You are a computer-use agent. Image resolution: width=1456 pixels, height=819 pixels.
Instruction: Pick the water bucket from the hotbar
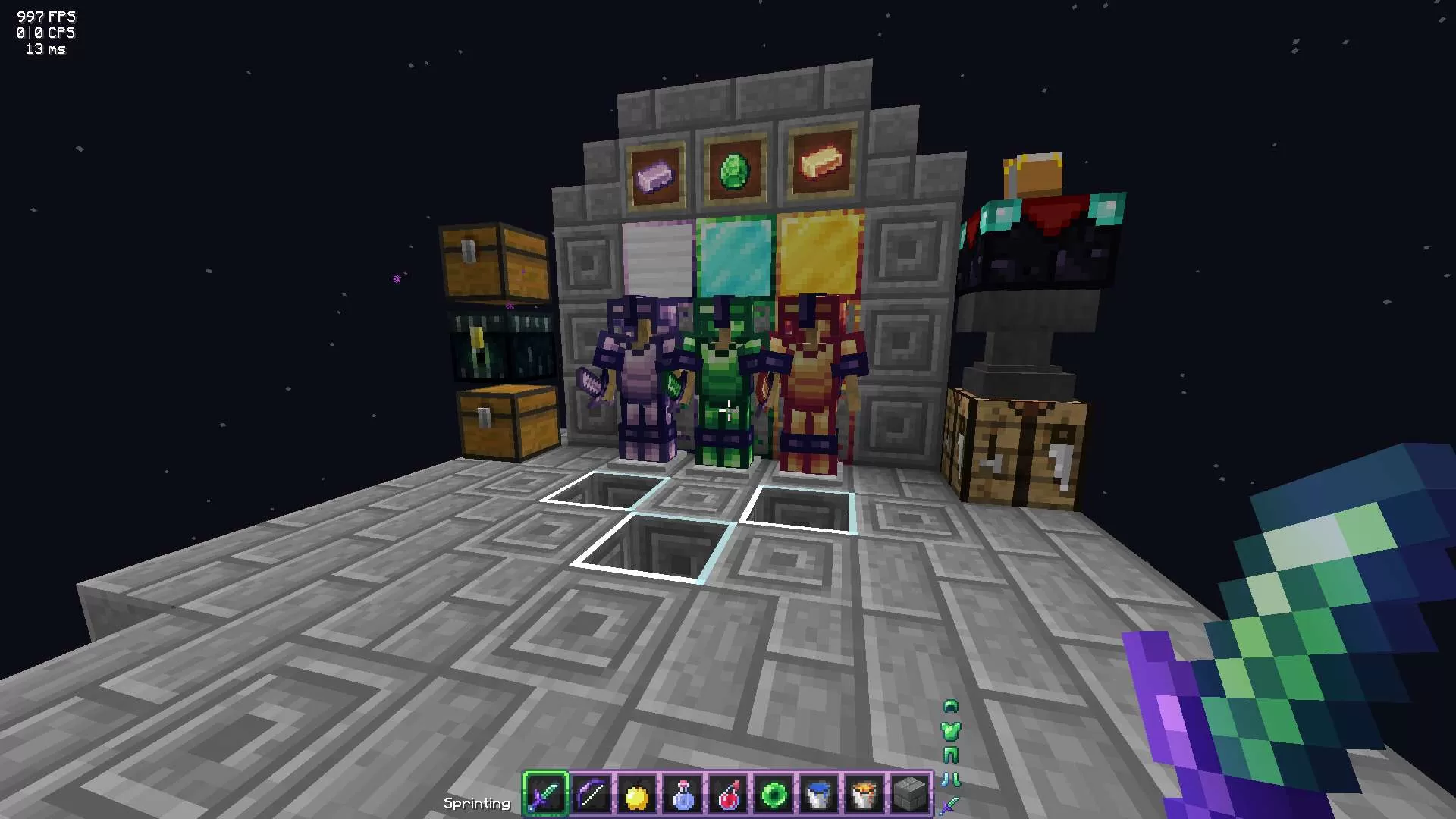coord(817,793)
